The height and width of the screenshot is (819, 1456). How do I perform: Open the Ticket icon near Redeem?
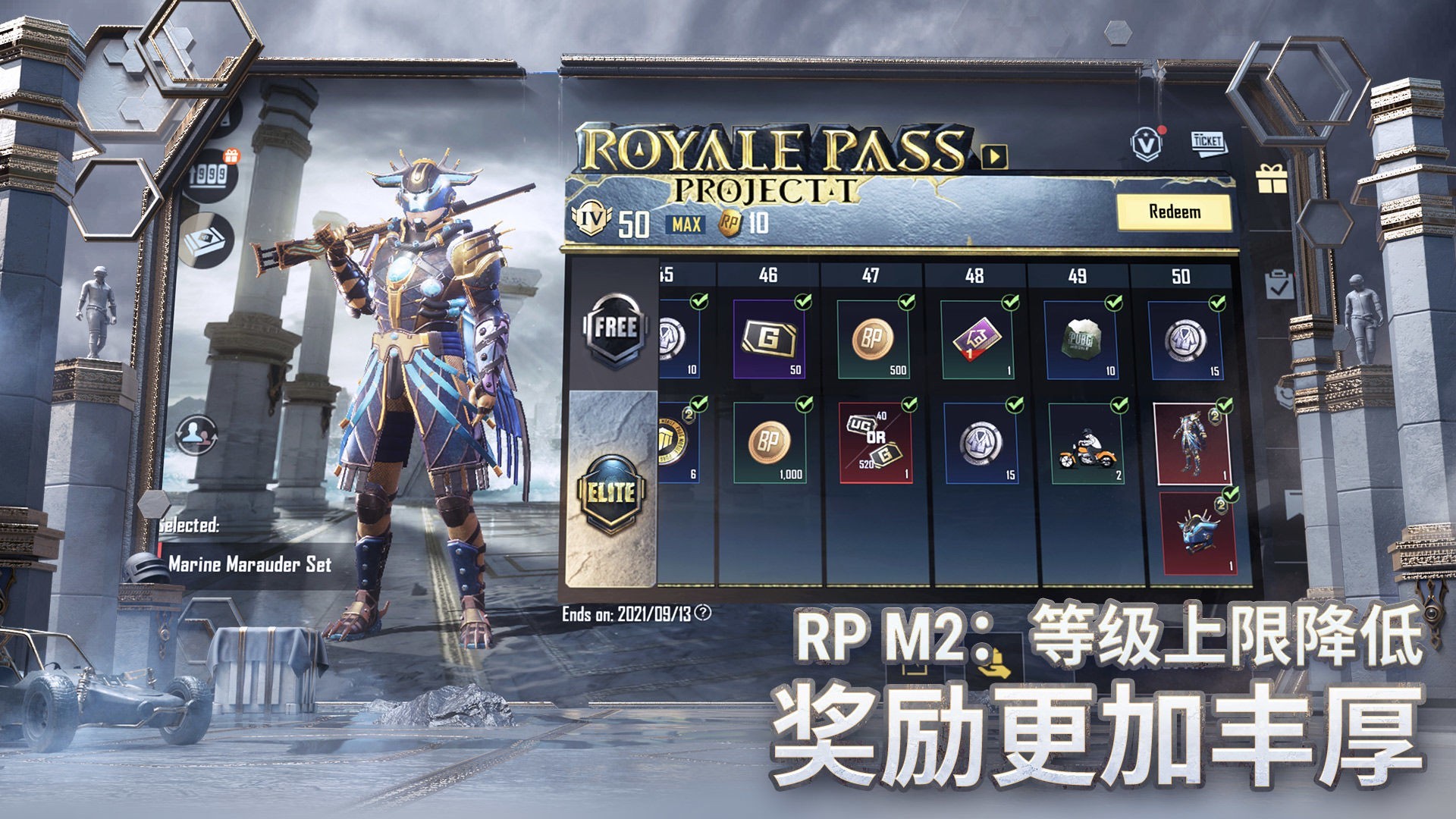(x=1207, y=143)
